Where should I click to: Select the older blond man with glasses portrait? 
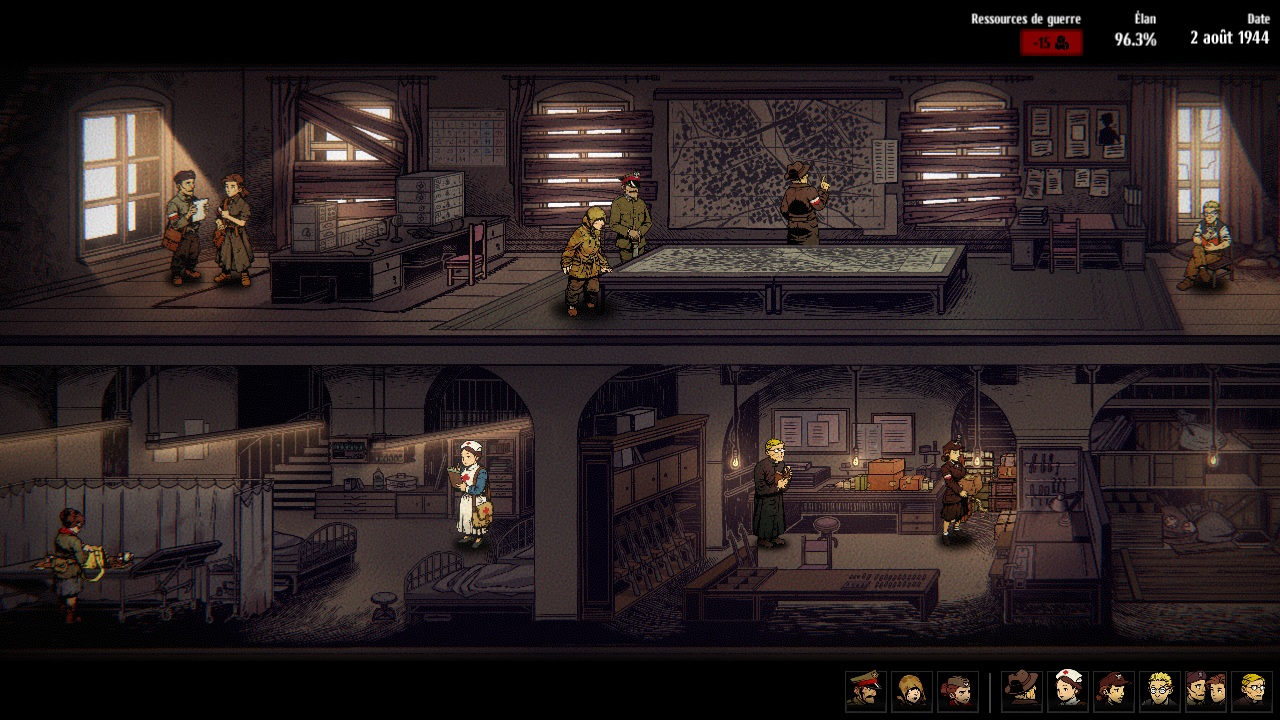(x=1252, y=691)
